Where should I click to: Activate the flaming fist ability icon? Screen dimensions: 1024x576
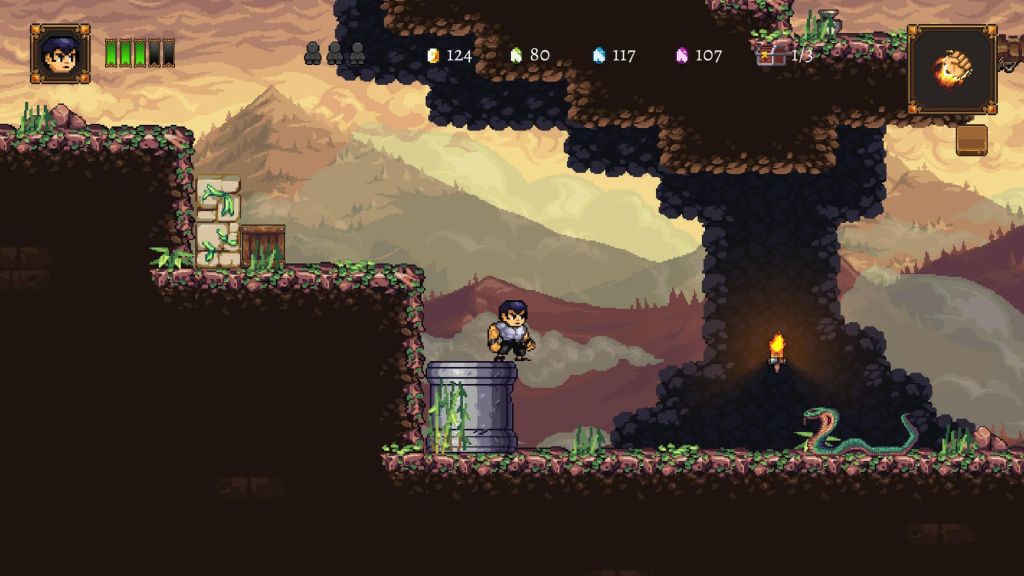(x=951, y=69)
